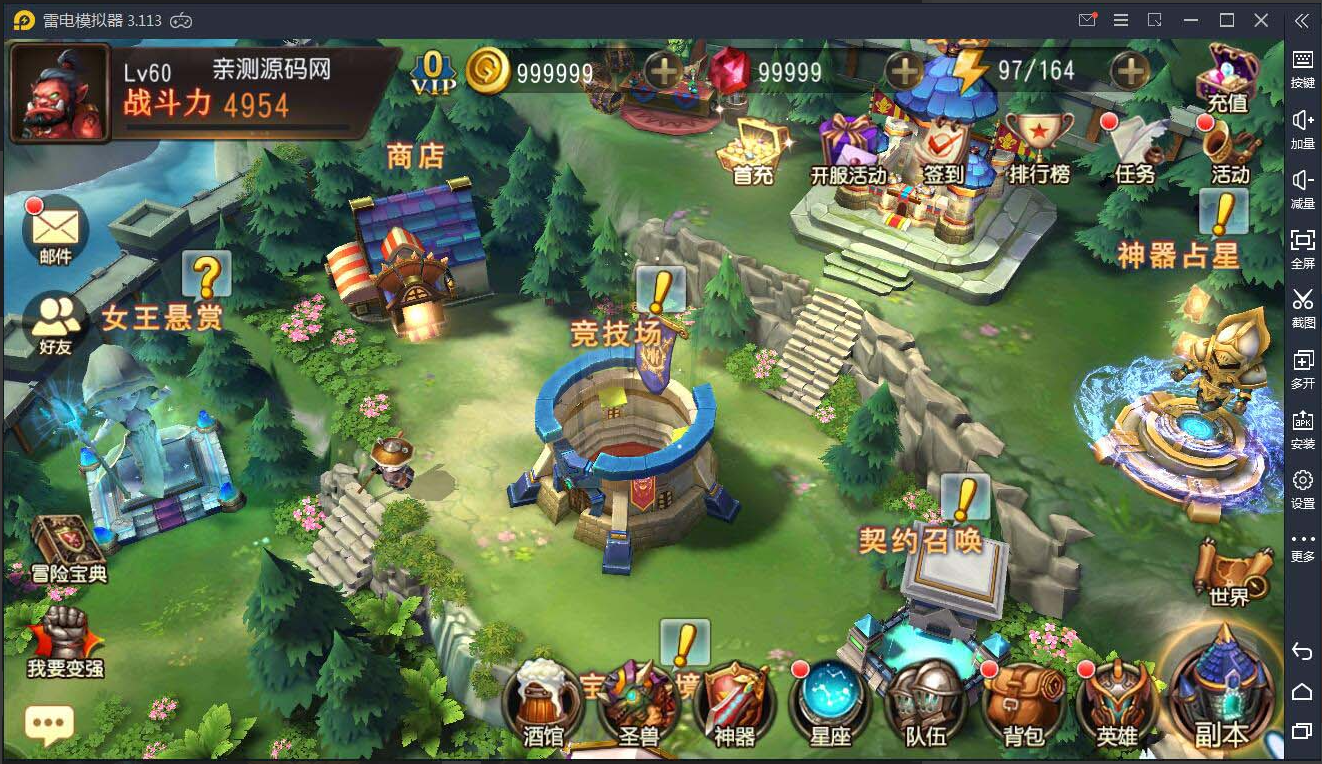Viewport: 1322px width, 764px height.
Task: Open the 任务 quest icon
Action: point(1136,148)
